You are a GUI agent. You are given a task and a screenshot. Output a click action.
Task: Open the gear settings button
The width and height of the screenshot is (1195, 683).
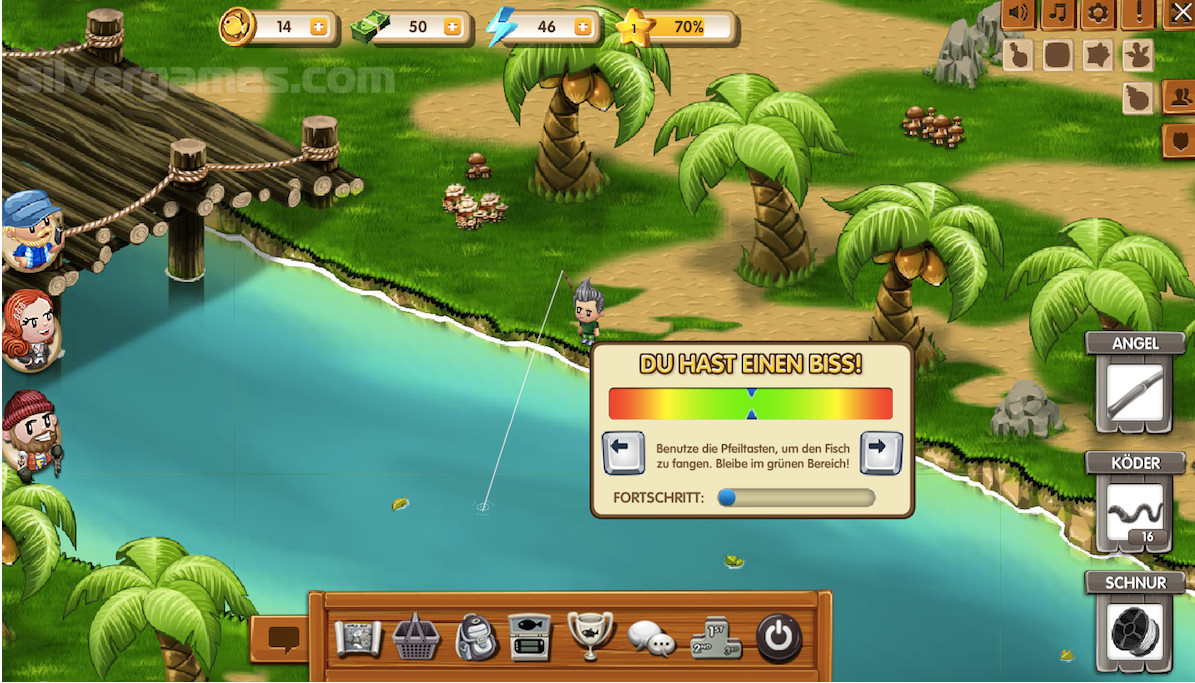point(1098,13)
